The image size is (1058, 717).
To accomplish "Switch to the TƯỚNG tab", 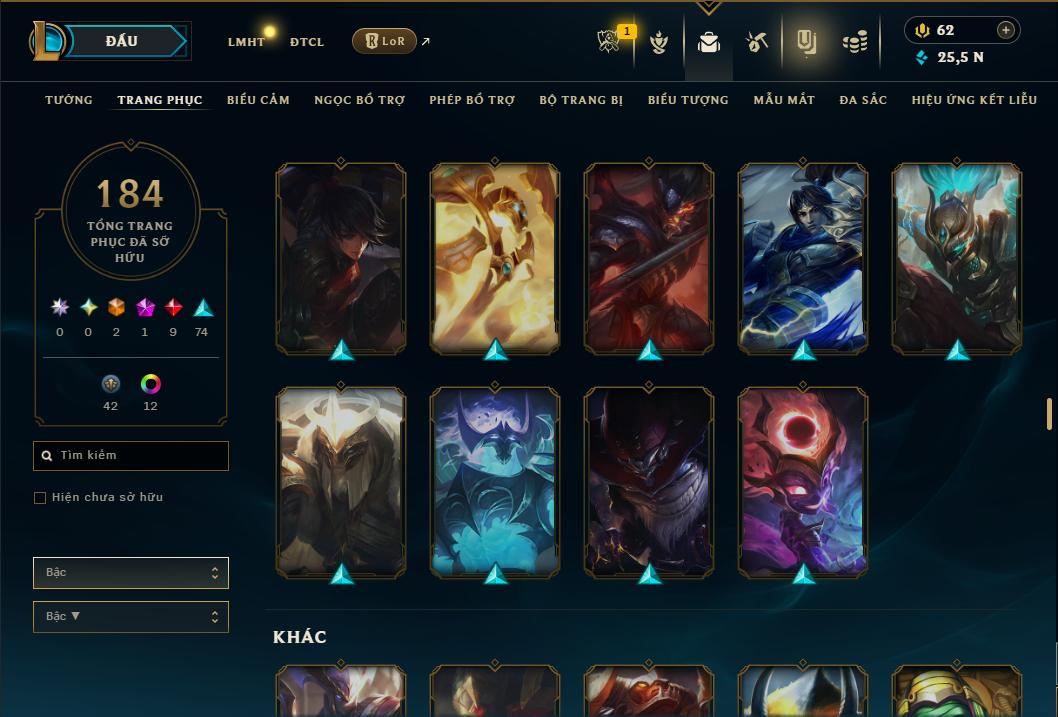I will point(69,100).
